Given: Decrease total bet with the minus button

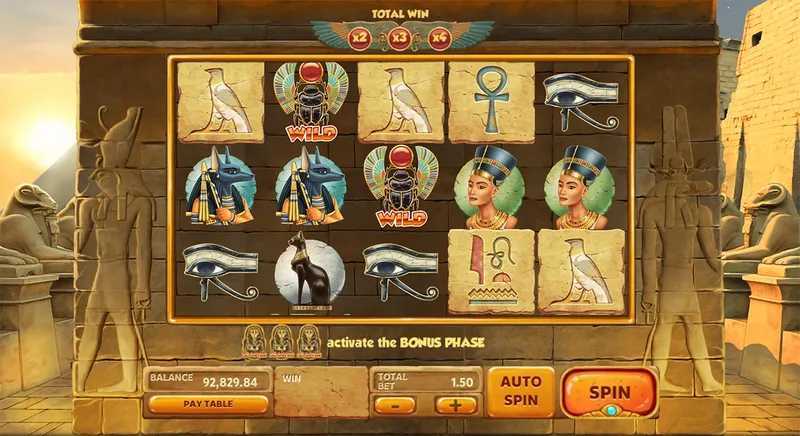Looking at the screenshot, I should tap(396, 405).
